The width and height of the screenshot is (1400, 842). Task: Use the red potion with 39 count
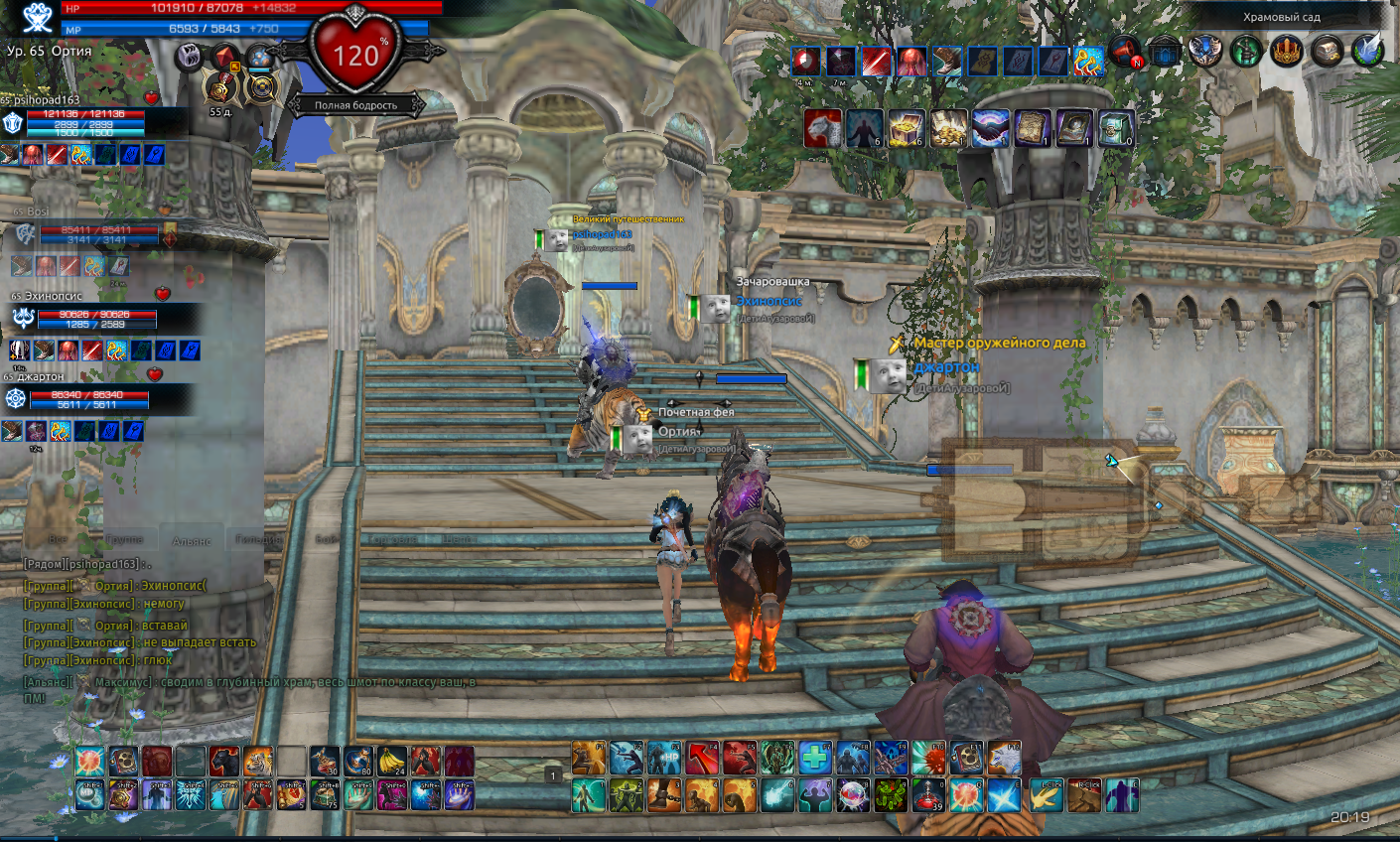(x=928, y=795)
